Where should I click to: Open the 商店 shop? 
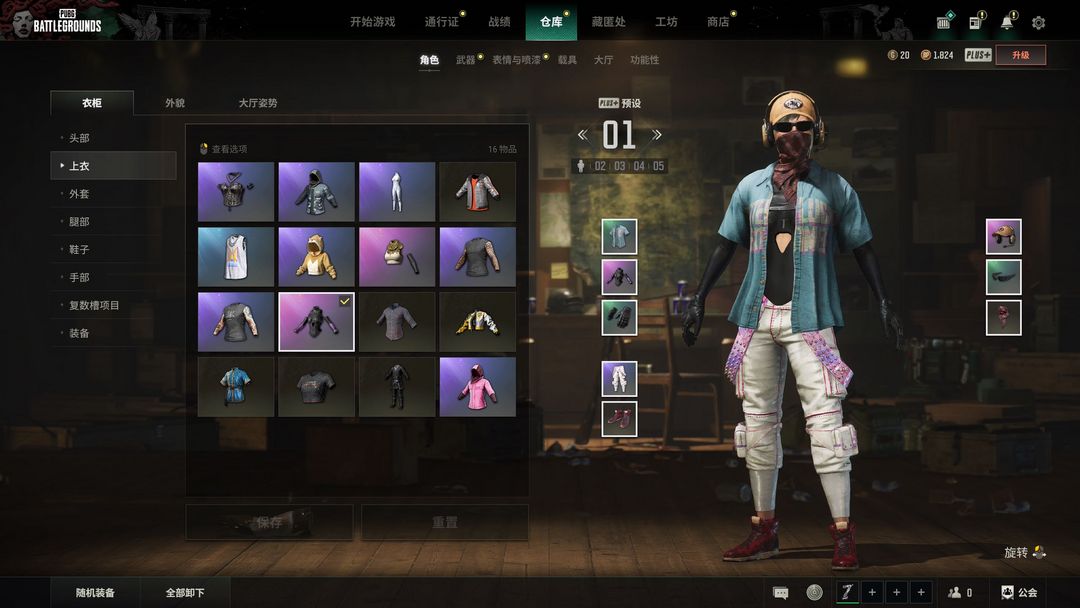718,22
